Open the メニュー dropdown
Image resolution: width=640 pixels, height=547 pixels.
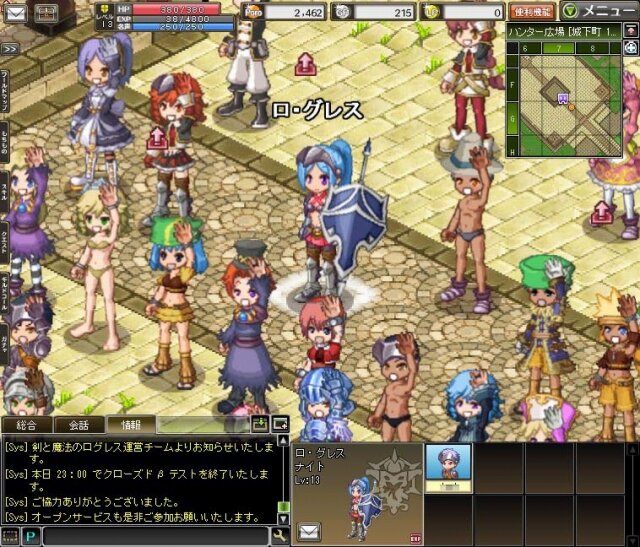[x=599, y=12]
